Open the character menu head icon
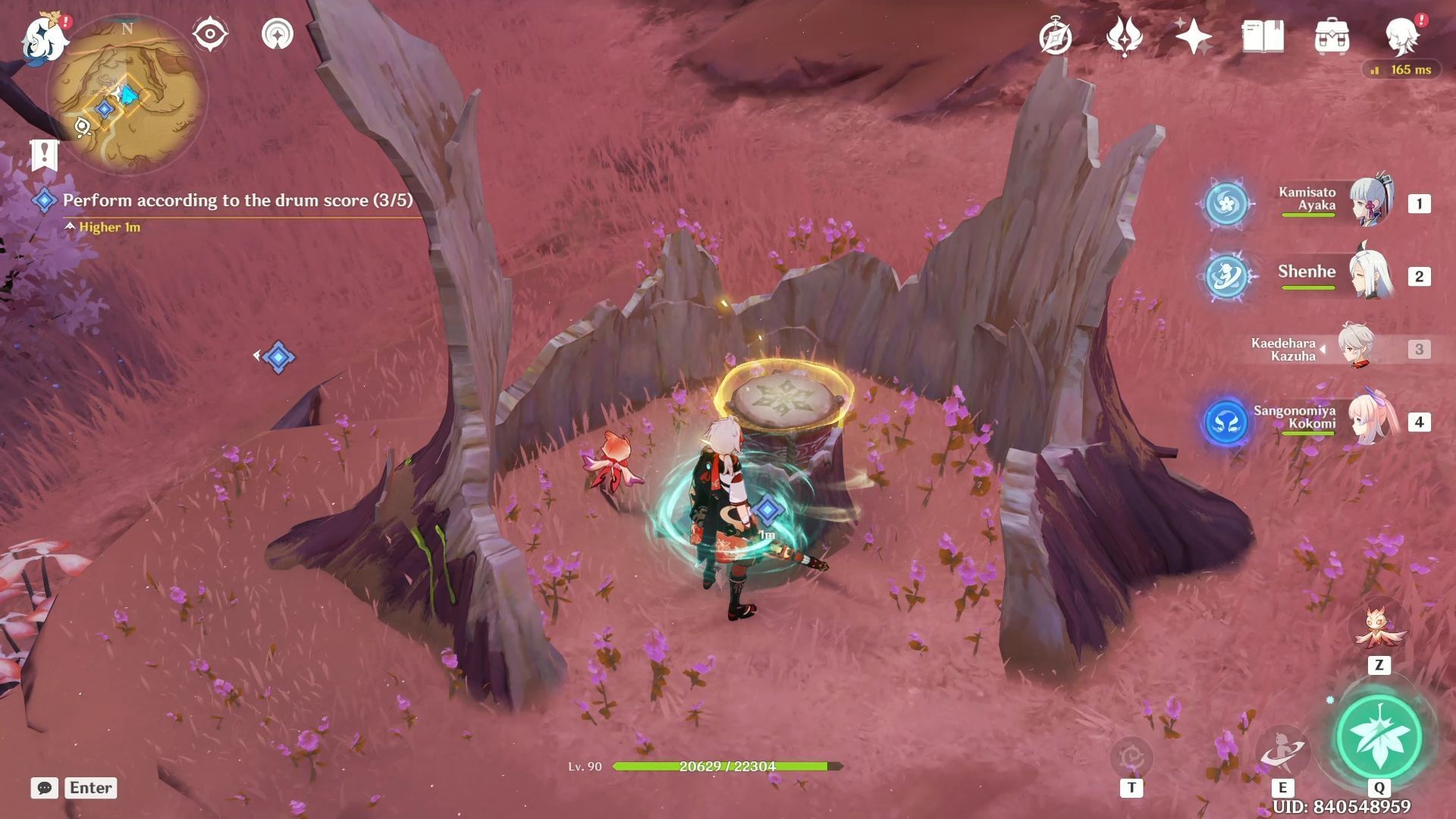 tap(1401, 35)
